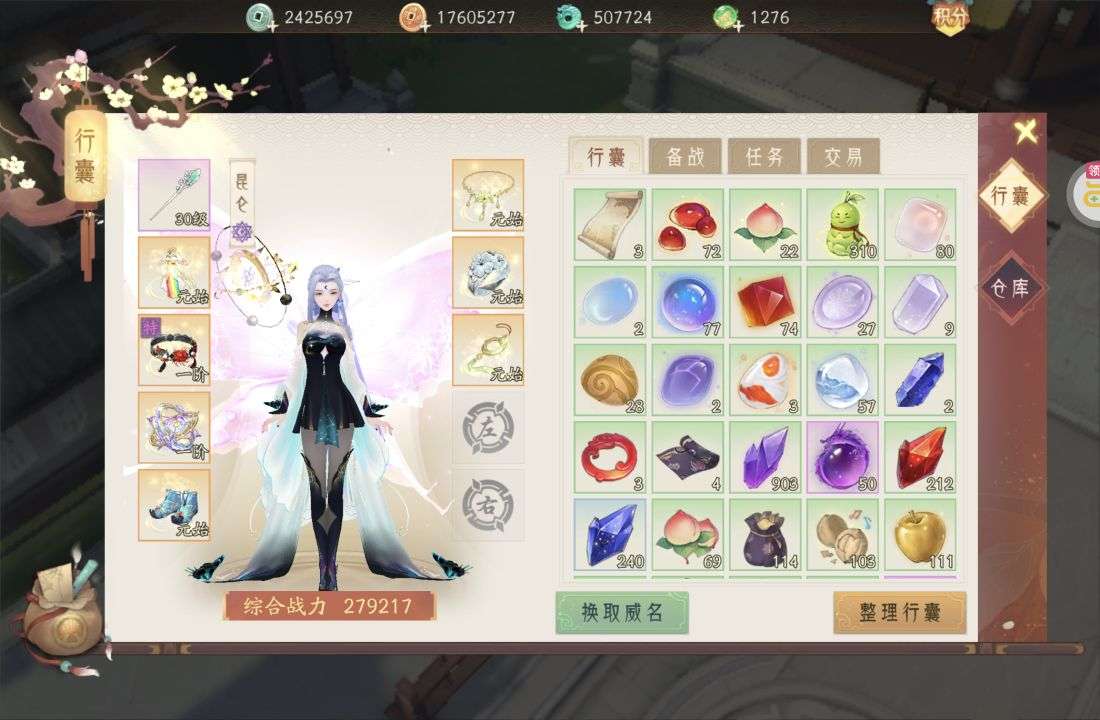Select the flower ring equipment slot

pos(488,272)
